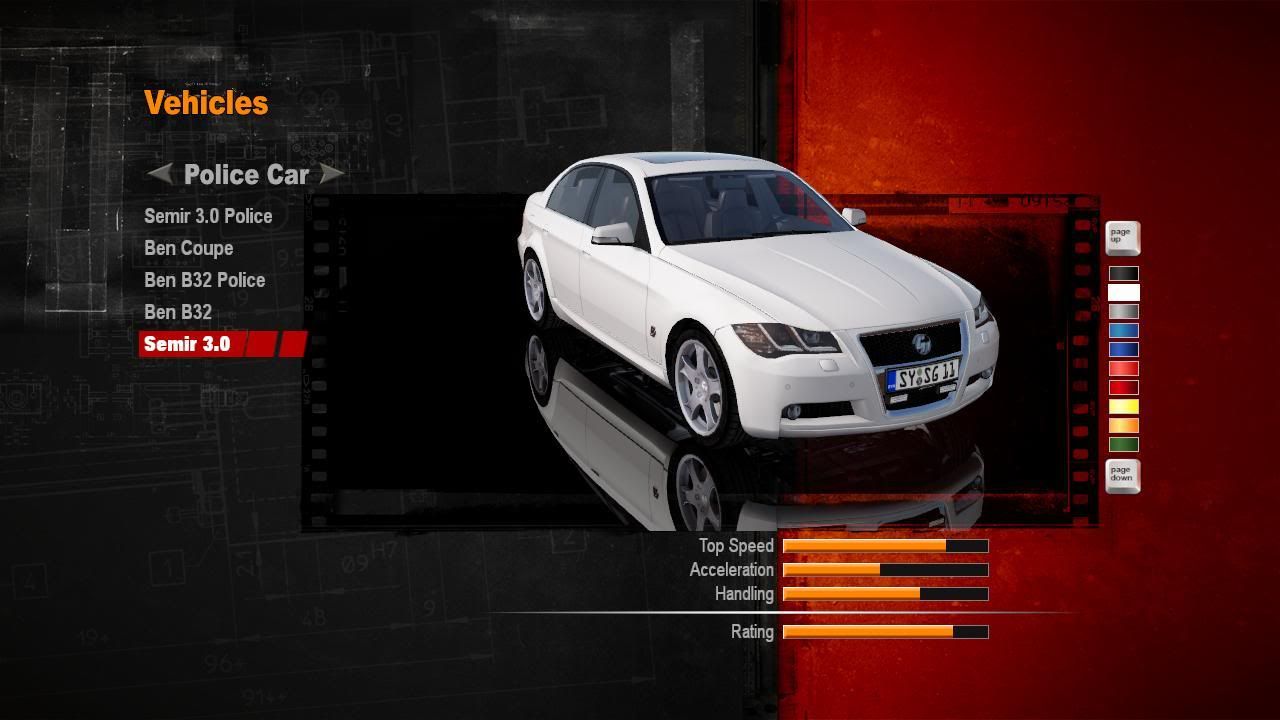Choose the dark red paint swatch
Viewport: 1280px width, 720px height.
pyautogui.click(x=1123, y=388)
